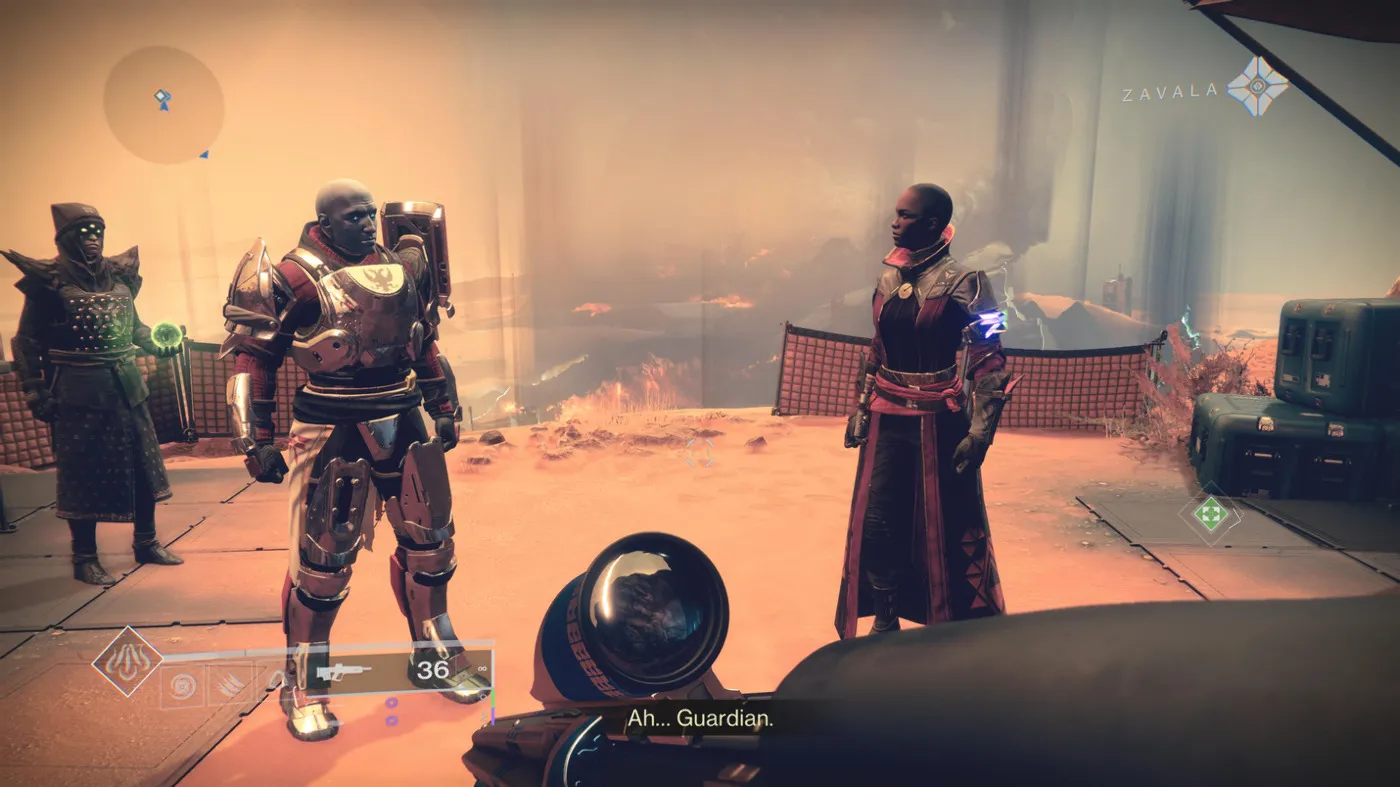Select the equipped rifle weapon icon
Viewport: 1400px width, 787px height.
point(343,672)
